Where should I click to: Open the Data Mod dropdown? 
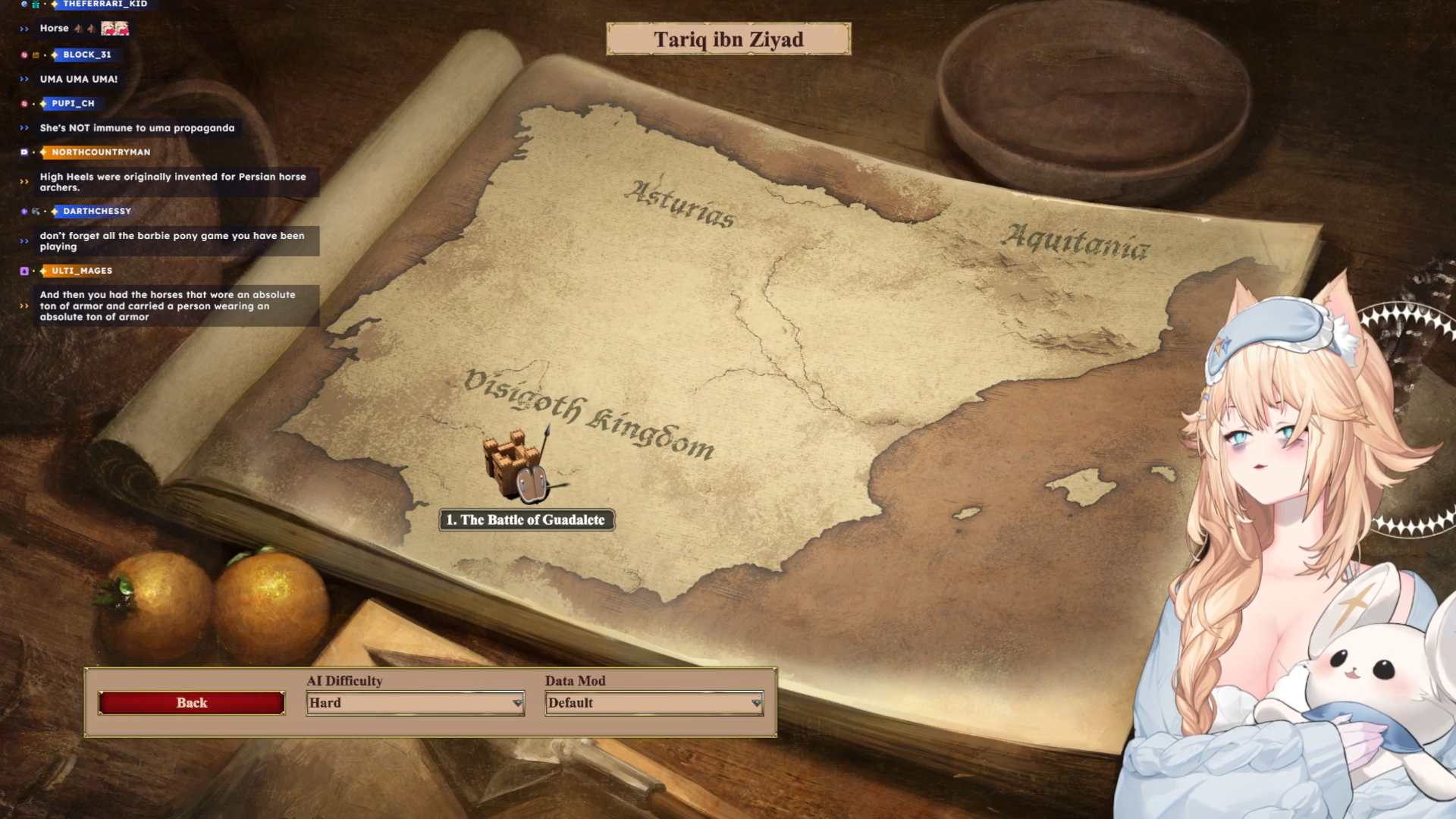[x=654, y=703]
